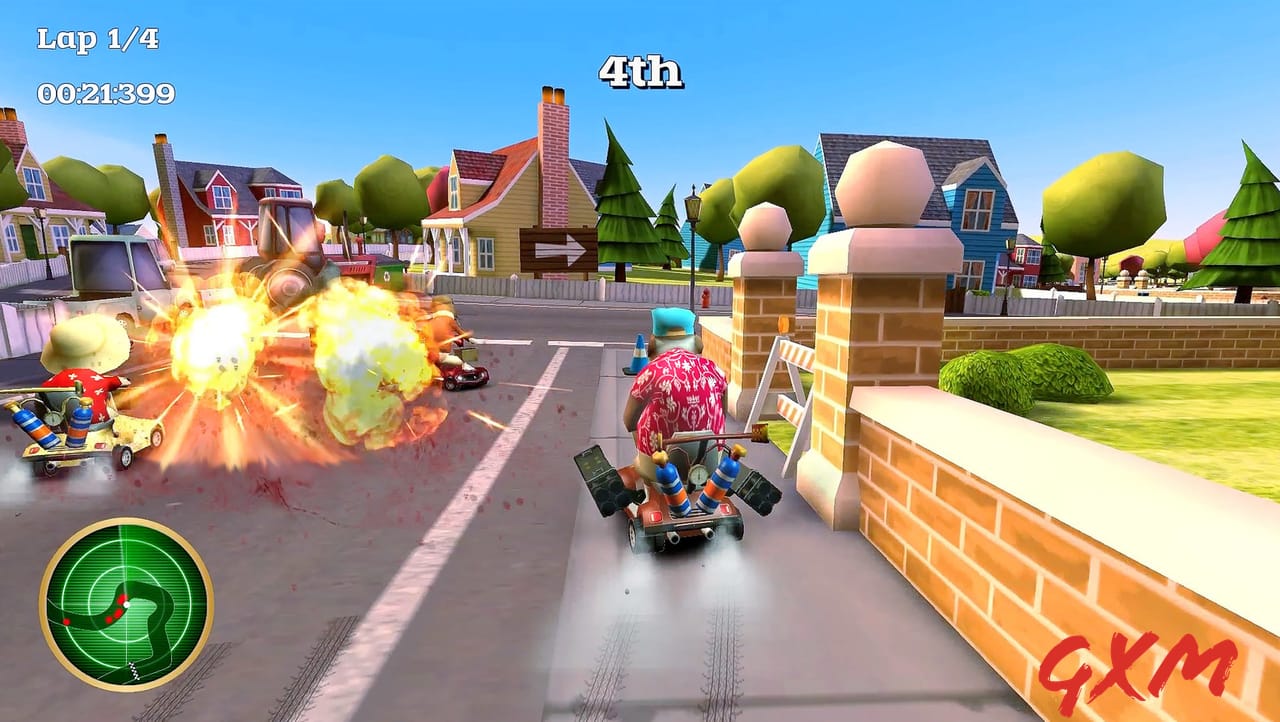Click the 4th position display
This screenshot has height=722, width=1280.
click(640, 72)
